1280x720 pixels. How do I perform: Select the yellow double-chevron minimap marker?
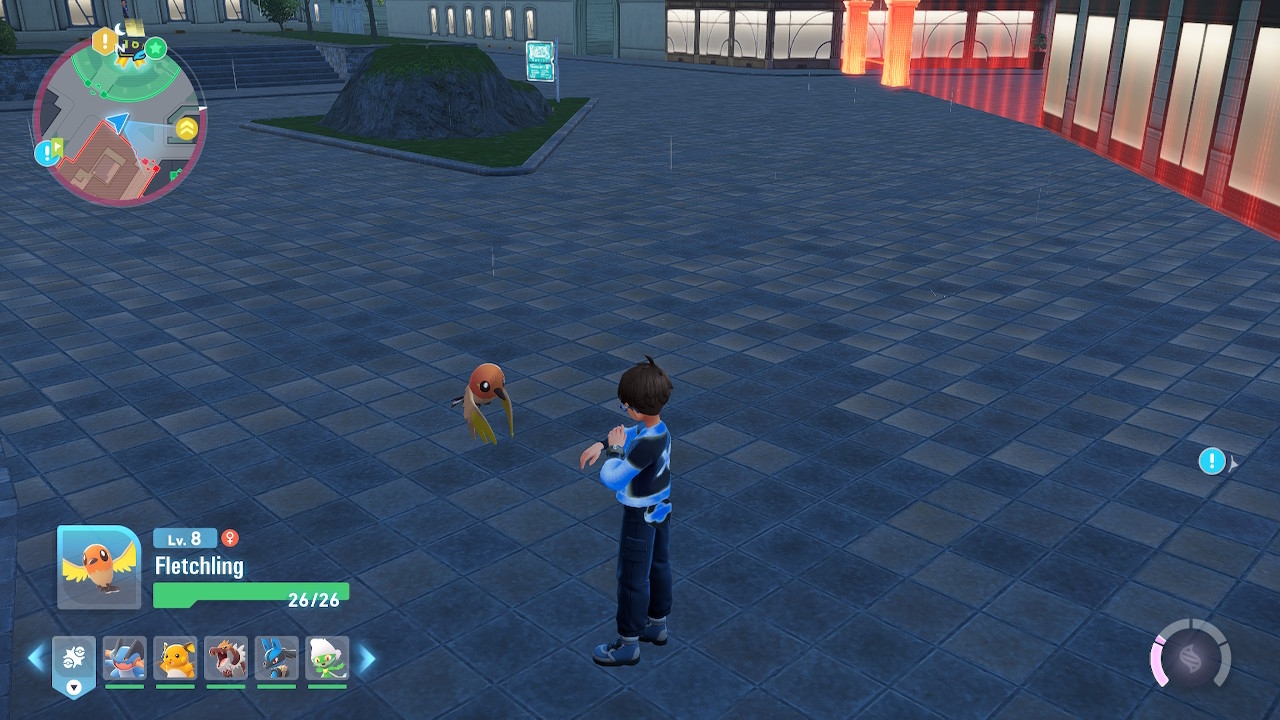(187, 128)
